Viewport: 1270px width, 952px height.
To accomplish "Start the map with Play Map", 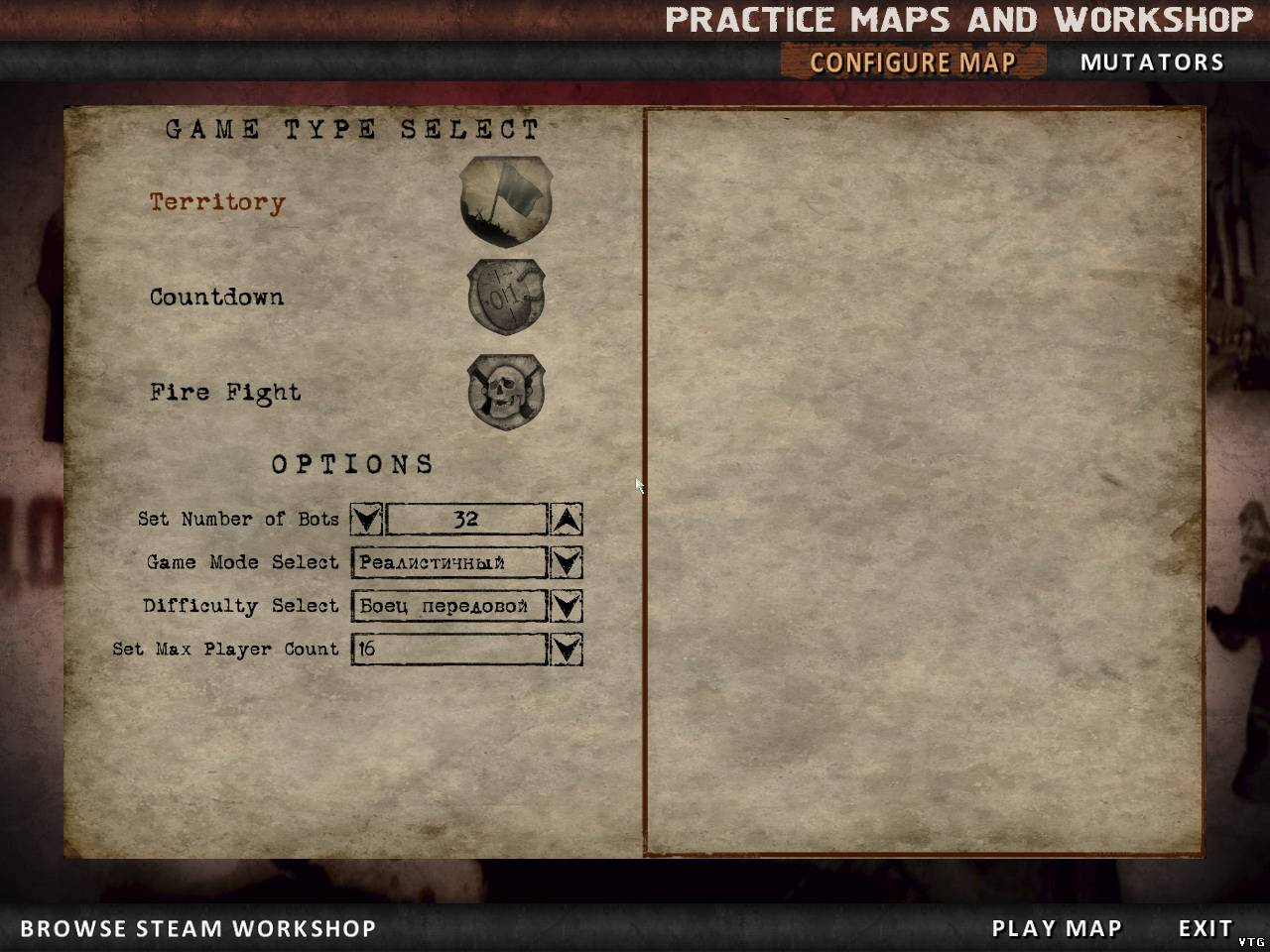I will click(x=1057, y=928).
